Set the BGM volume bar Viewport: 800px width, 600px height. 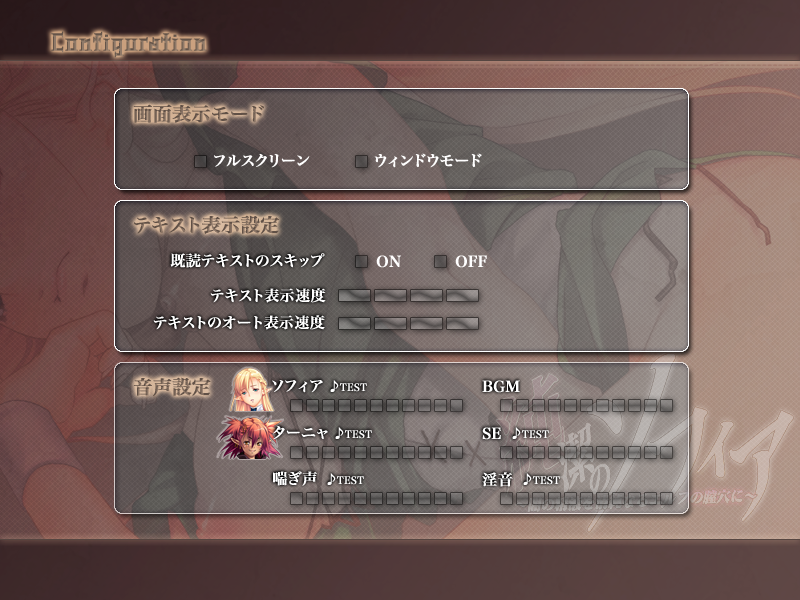click(586, 405)
